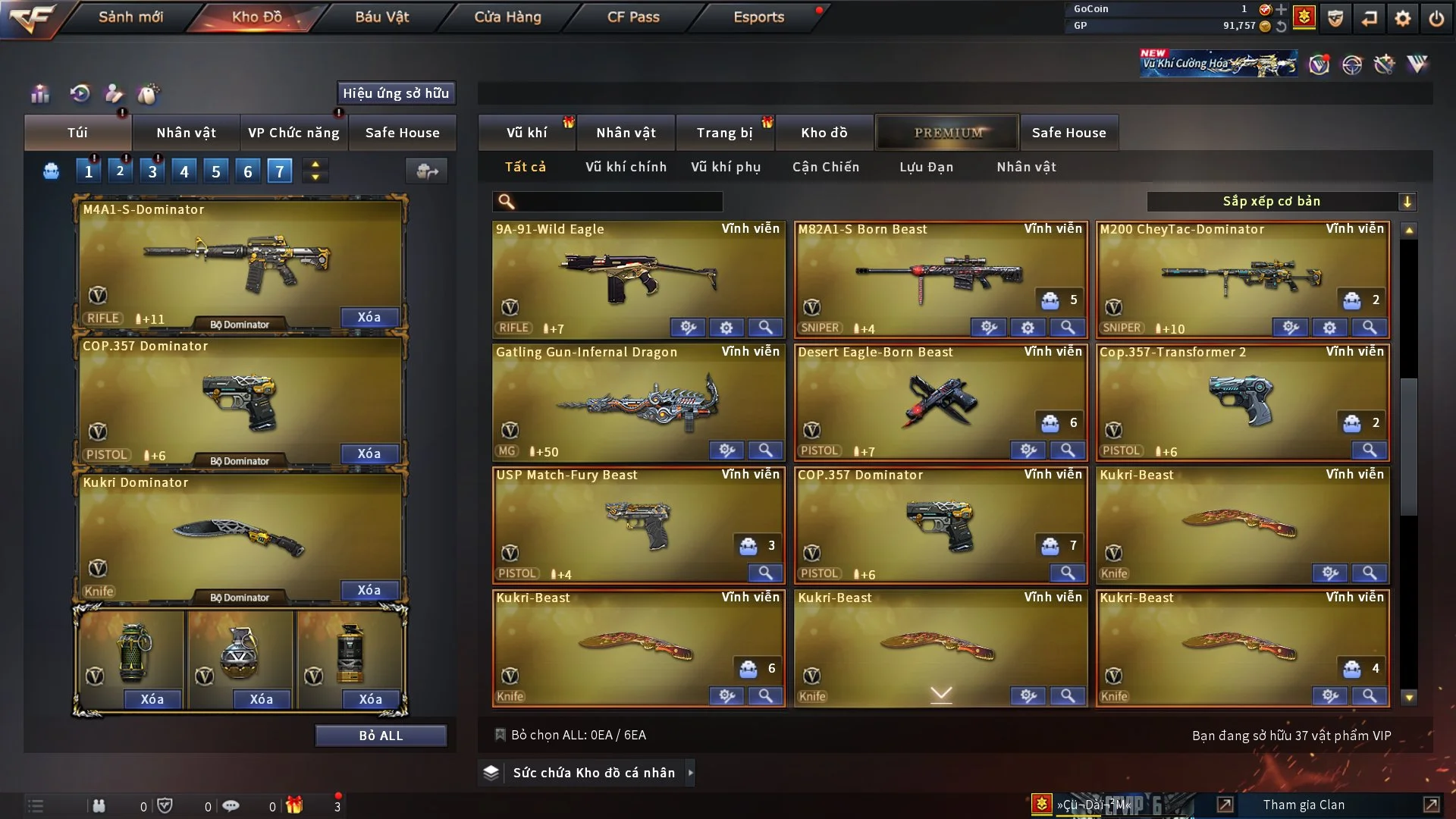Viewport: 1456px width, 819px height.
Task: Open the Esports menu
Action: [758, 17]
